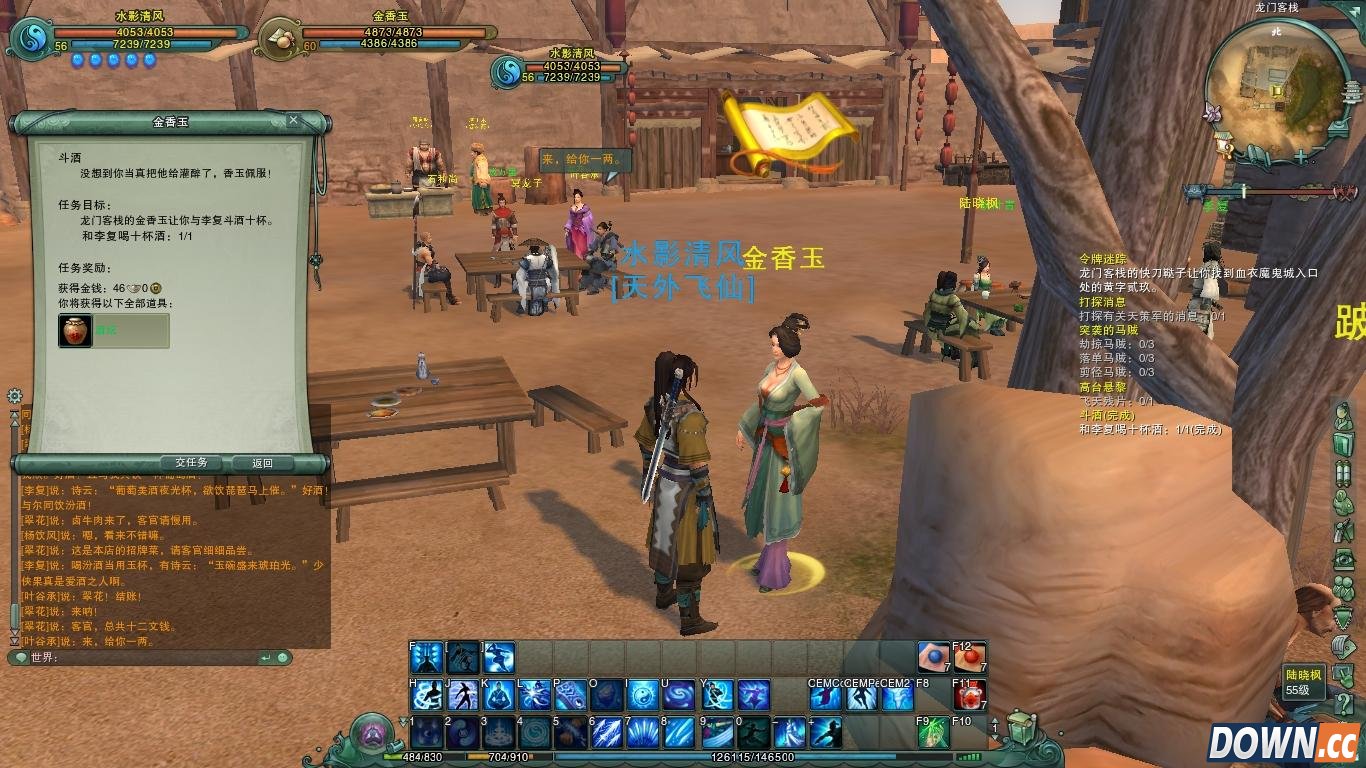
Task: Click the question mark help icon
Action: pos(1343,704)
